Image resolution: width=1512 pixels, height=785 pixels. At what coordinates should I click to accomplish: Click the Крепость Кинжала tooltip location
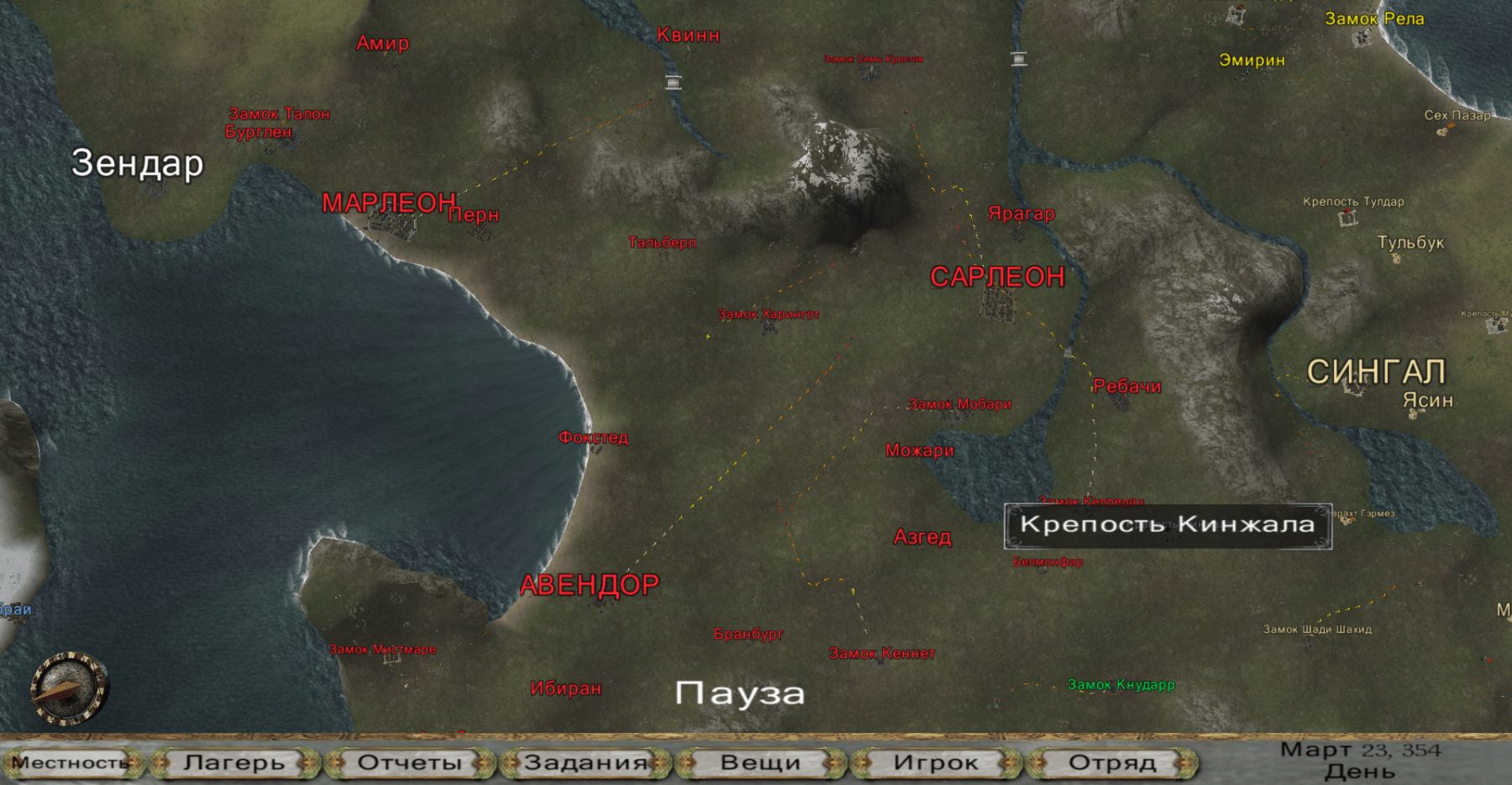coord(1167,525)
